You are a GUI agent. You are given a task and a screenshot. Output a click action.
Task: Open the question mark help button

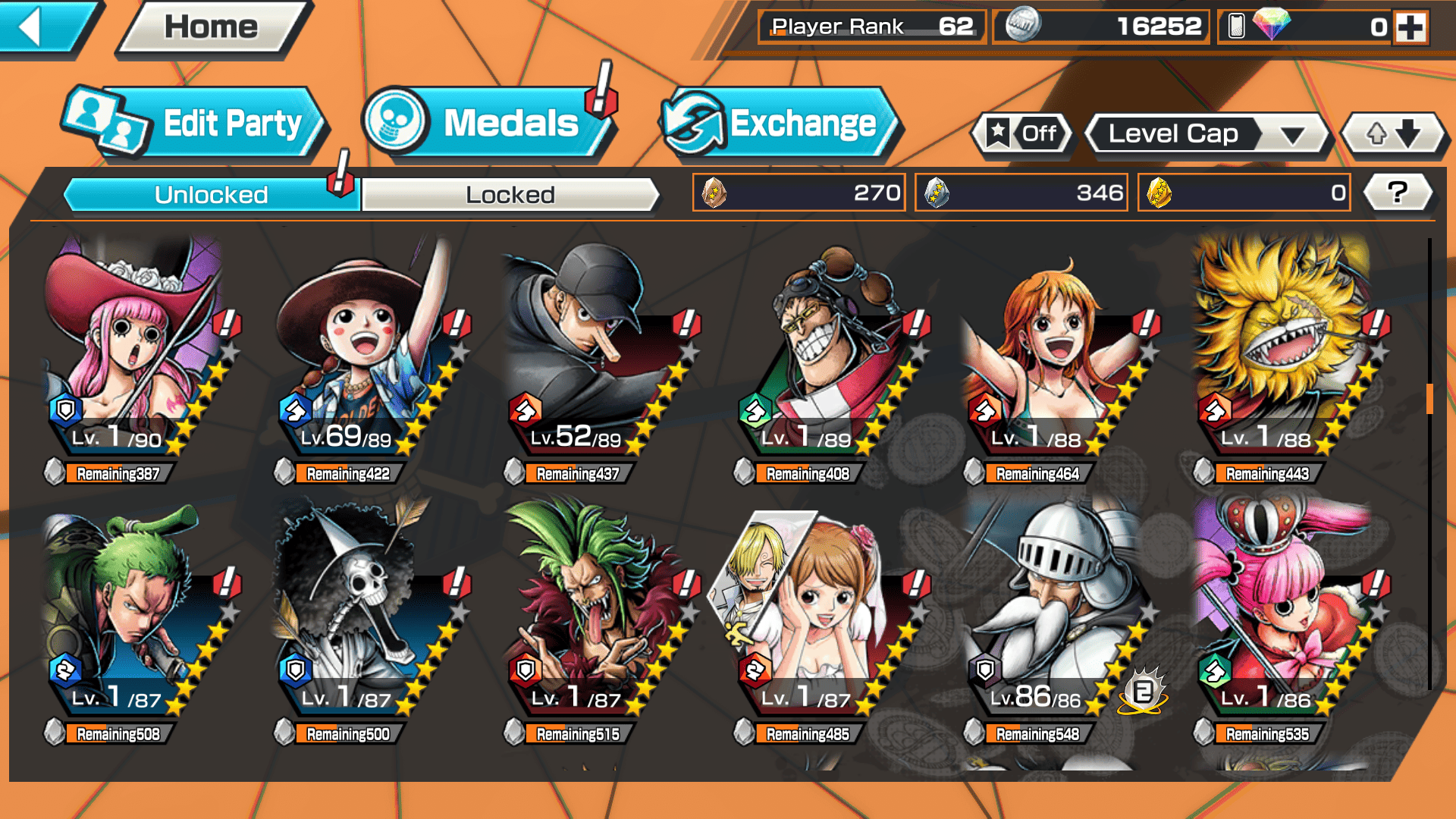pyautogui.click(x=1397, y=193)
